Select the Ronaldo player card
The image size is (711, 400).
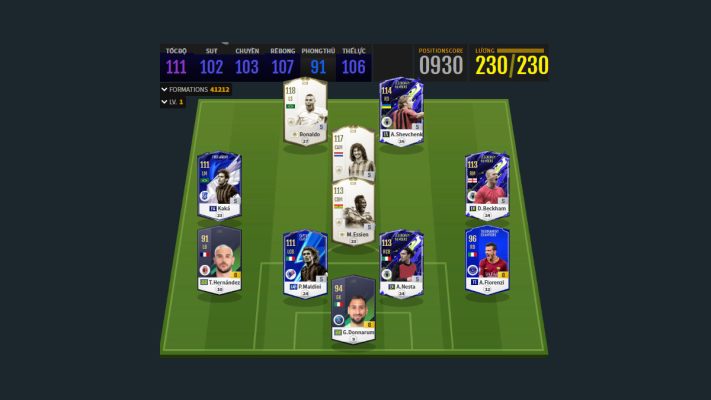click(304, 111)
